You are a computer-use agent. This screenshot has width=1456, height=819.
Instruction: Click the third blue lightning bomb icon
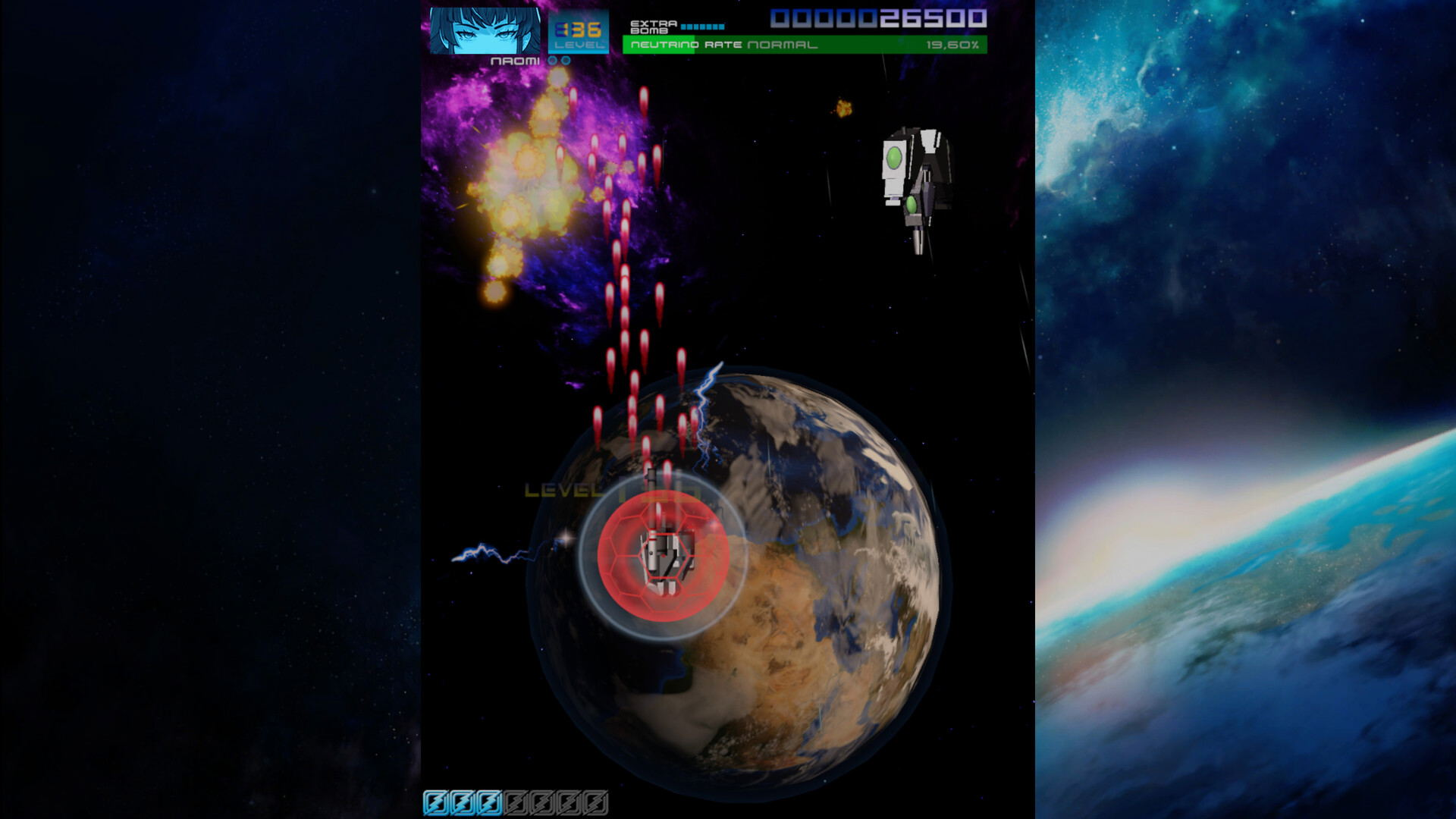pos(489,802)
